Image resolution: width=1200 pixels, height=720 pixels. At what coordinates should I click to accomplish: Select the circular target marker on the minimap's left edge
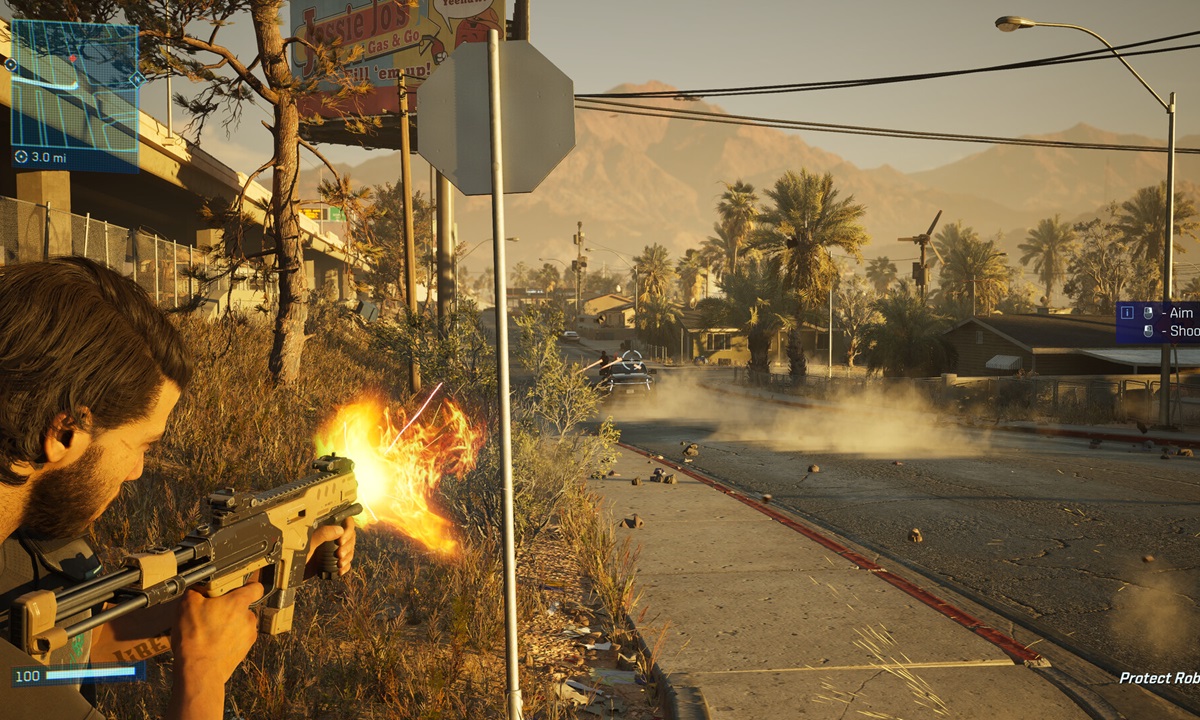[x=11, y=65]
